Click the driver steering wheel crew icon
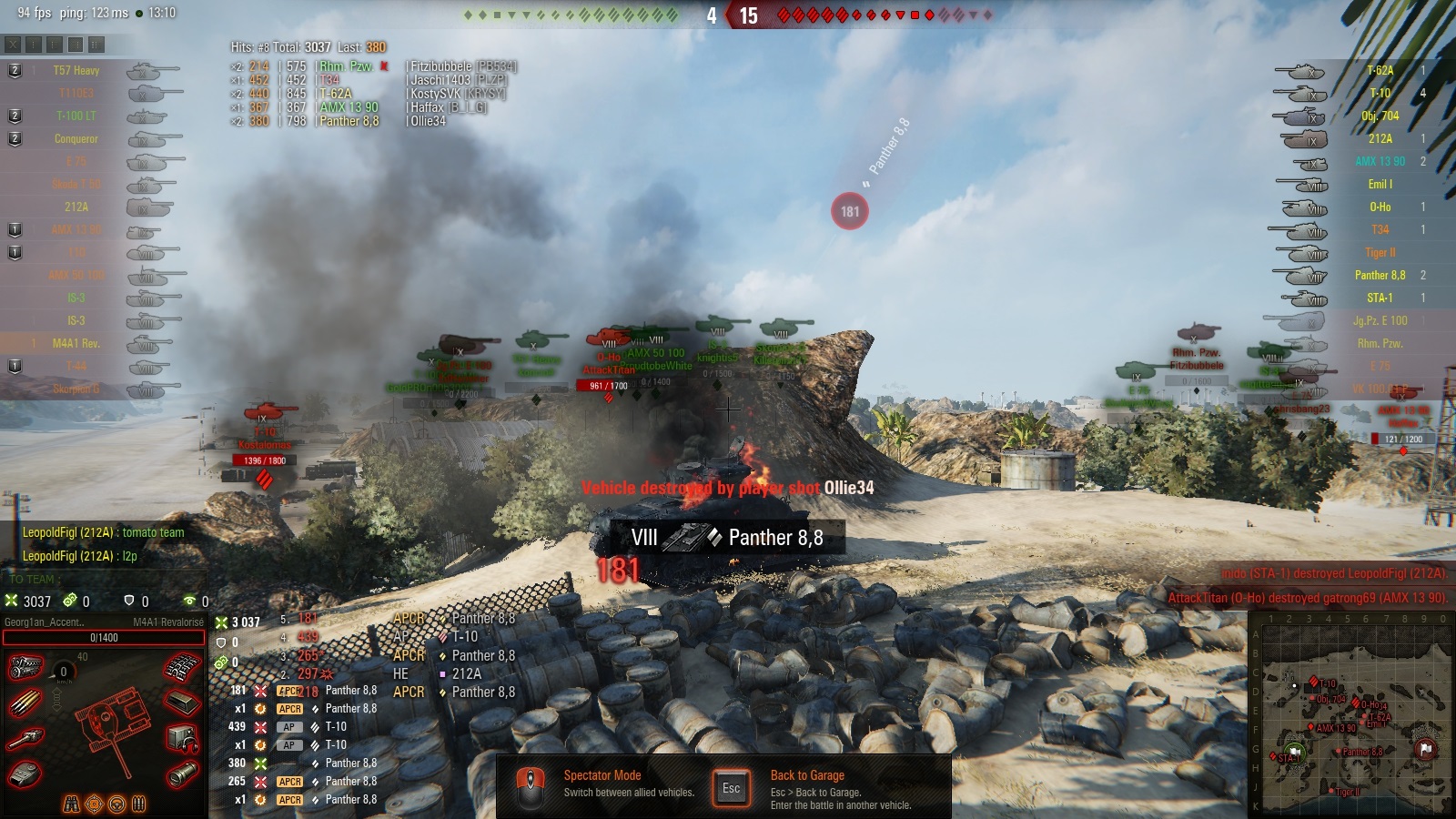The image size is (1456, 819). 116,804
